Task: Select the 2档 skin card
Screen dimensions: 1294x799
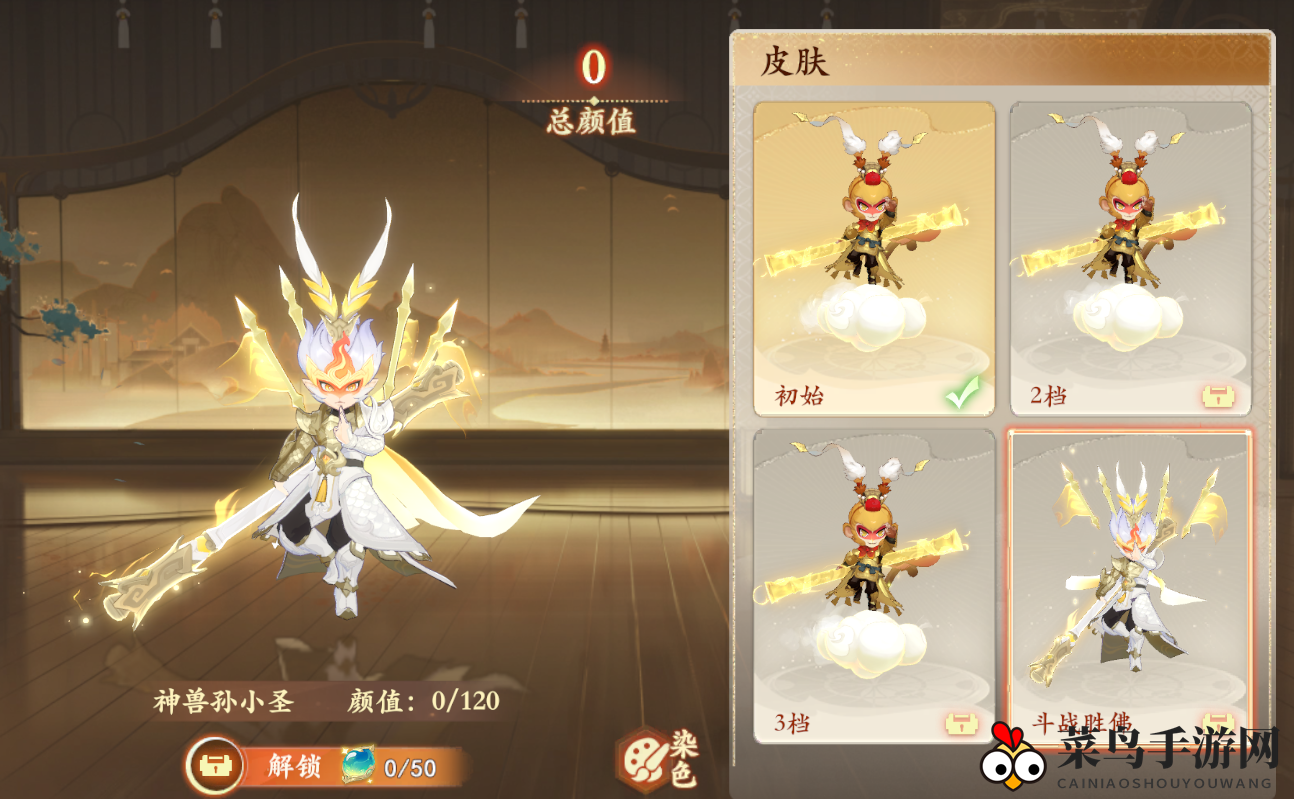Action: pyautogui.click(x=1129, y=250)
